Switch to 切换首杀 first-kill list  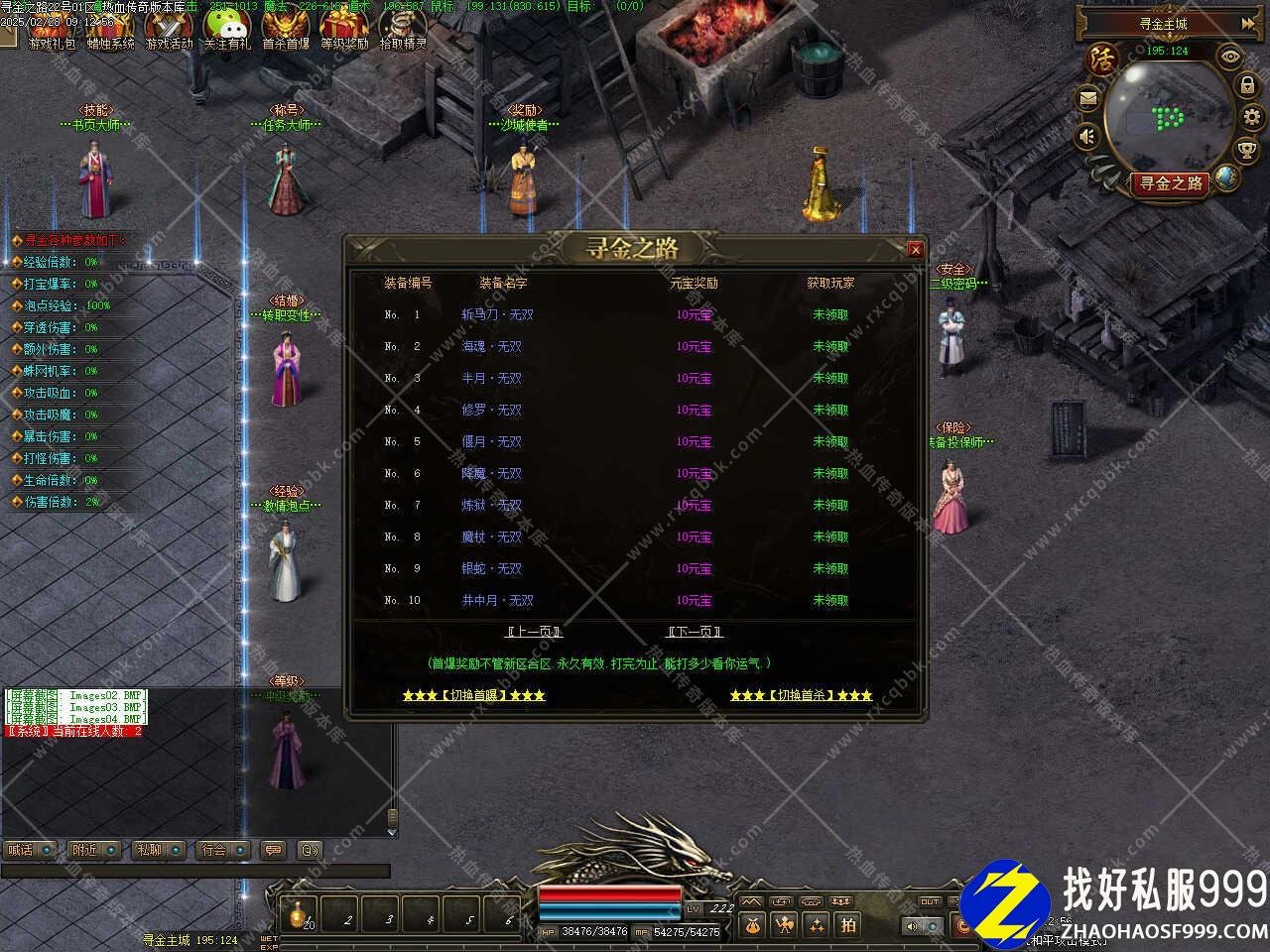coord(801,695)
